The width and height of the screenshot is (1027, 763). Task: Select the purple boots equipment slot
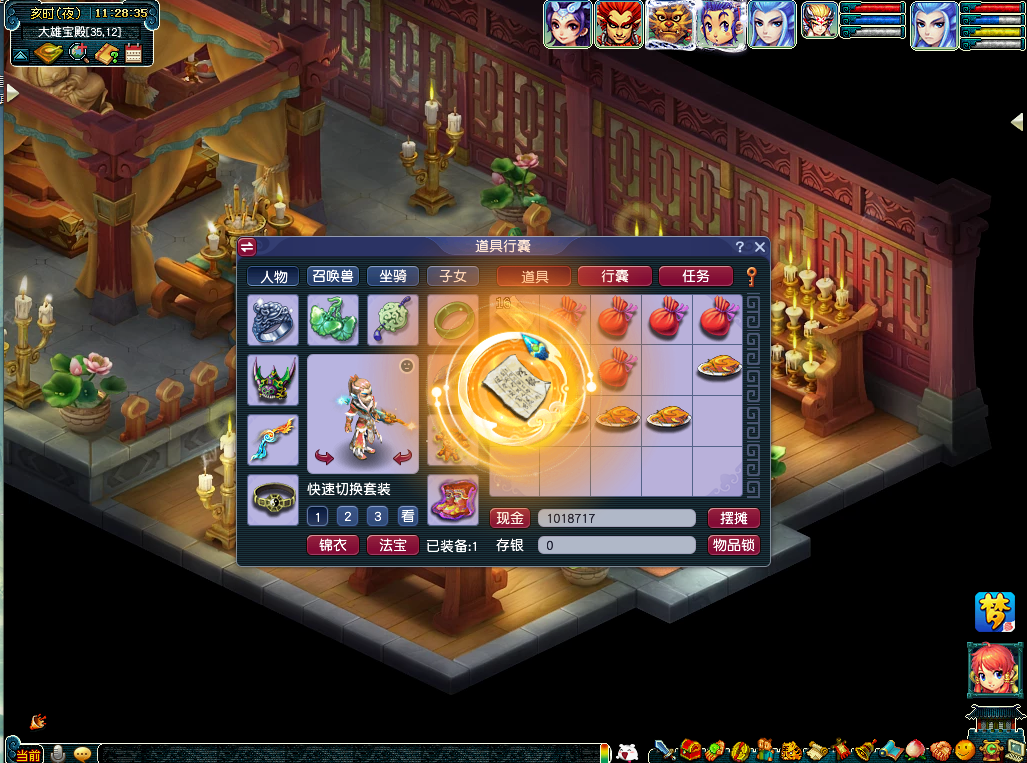click(x=452, y=500)
